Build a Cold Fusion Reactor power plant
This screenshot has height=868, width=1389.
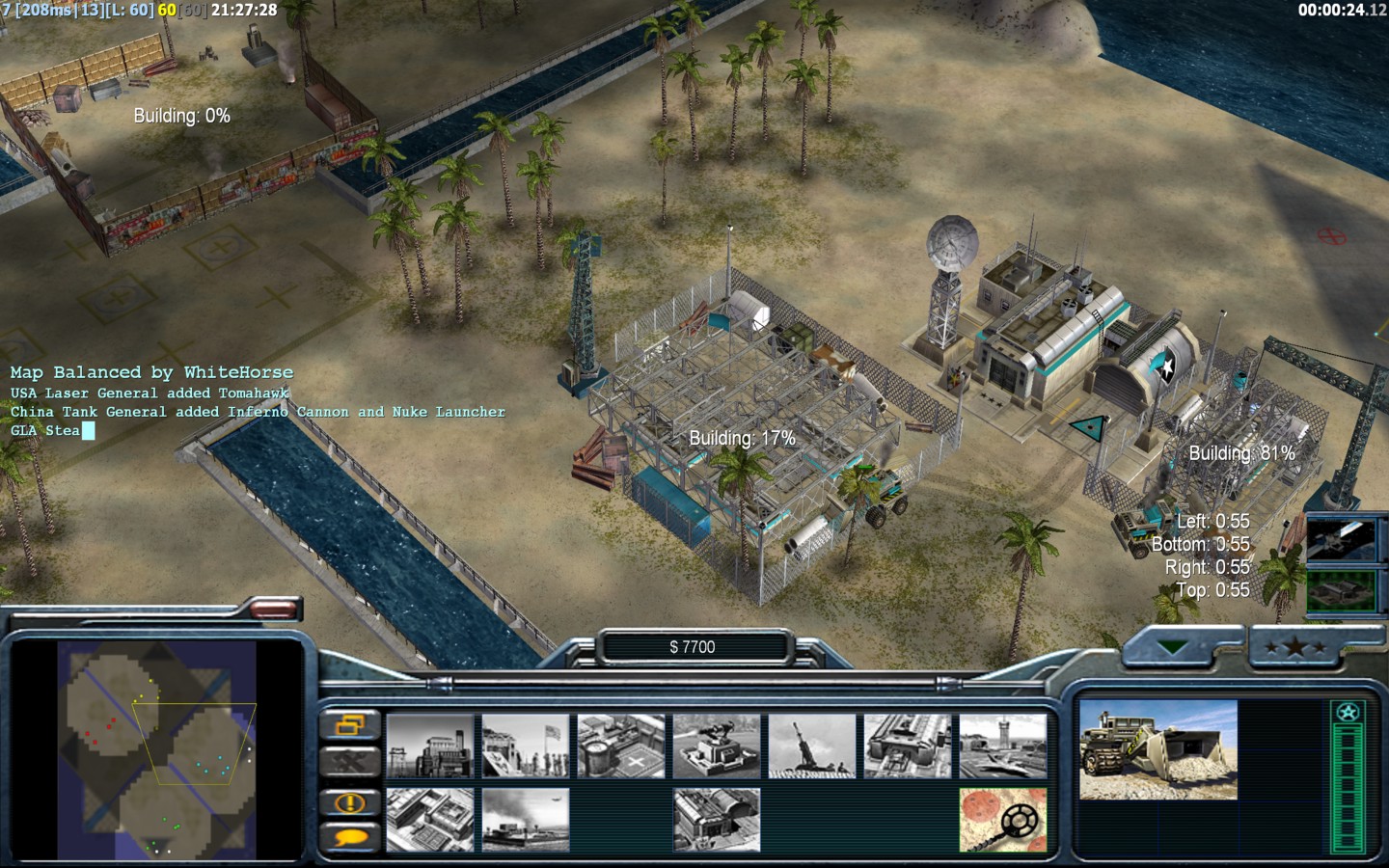coord(430,746)
